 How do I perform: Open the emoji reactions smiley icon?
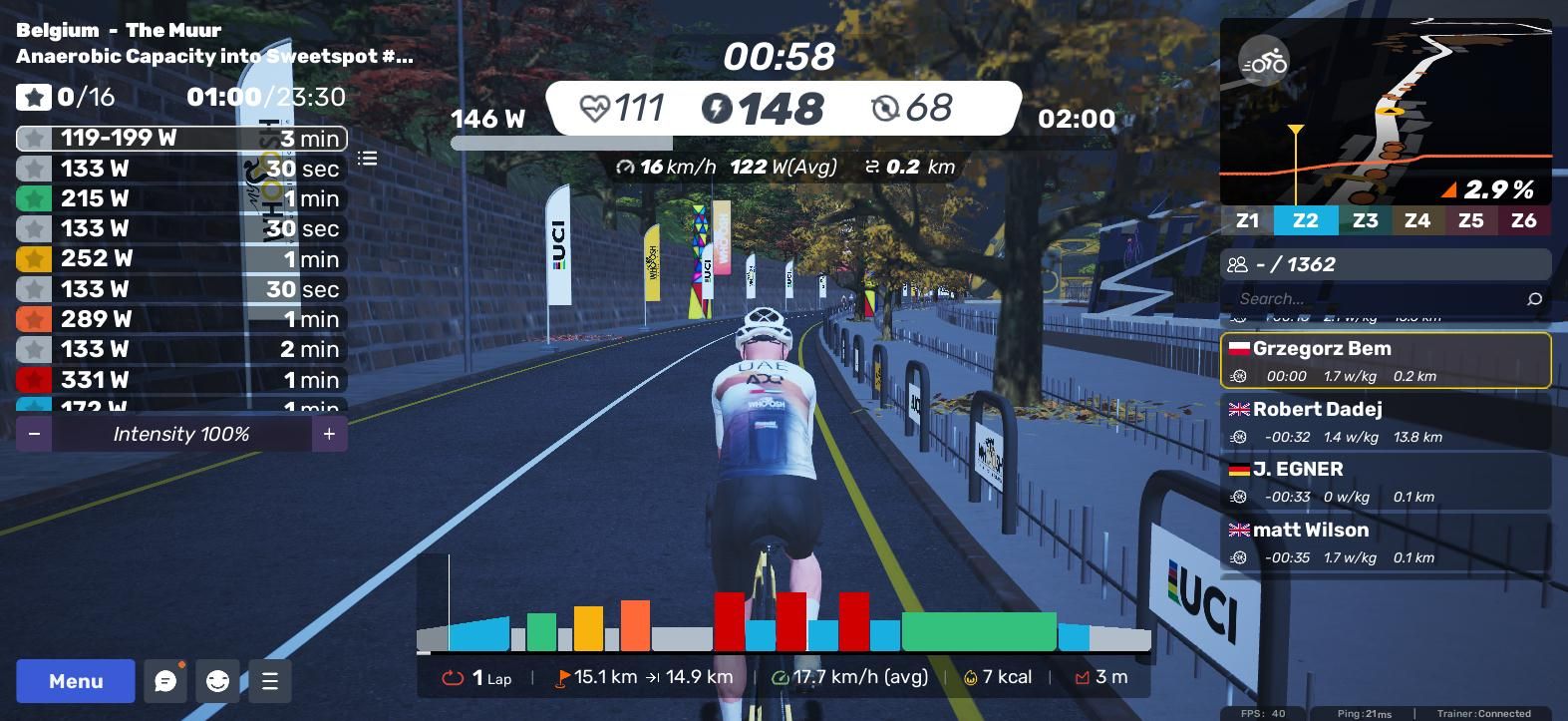[x=217, y=681]
